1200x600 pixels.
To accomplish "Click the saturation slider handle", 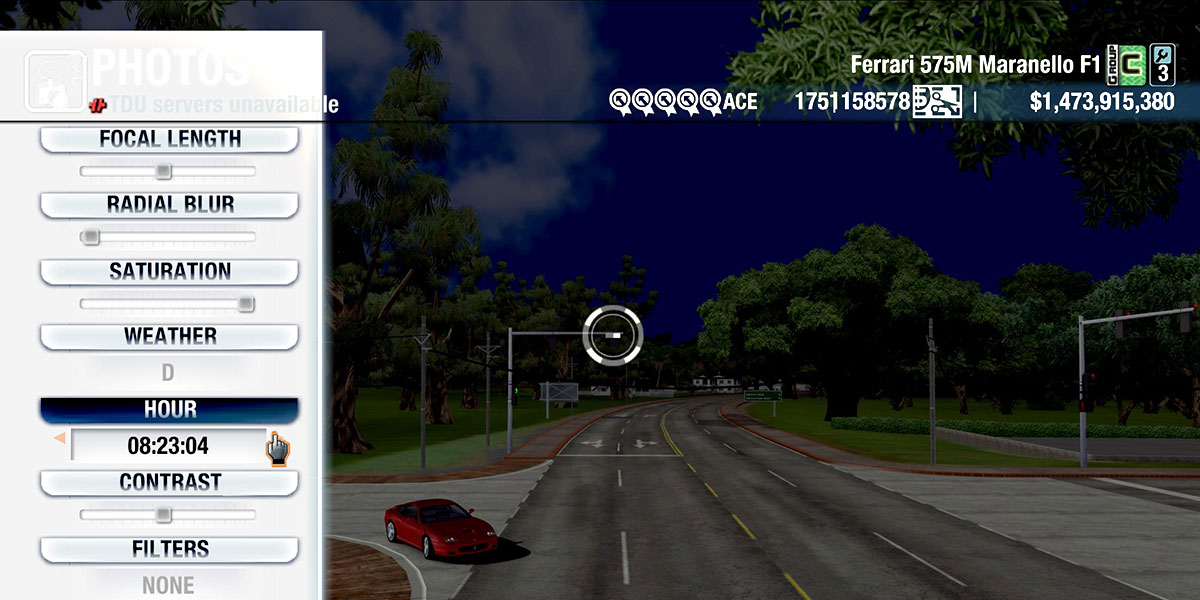I will click(x=245, y=304).
